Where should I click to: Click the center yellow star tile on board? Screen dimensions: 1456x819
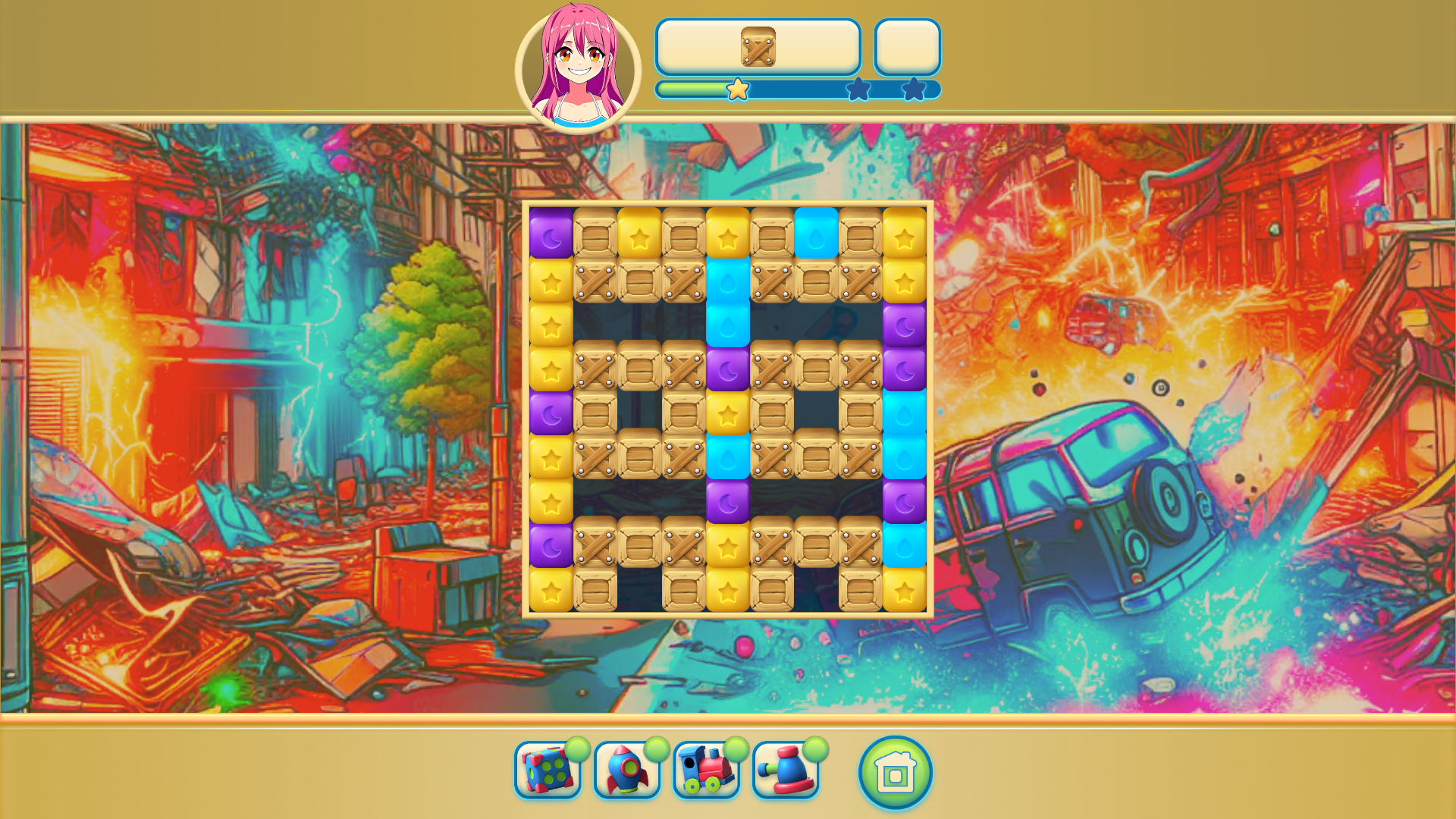point(728,411)
